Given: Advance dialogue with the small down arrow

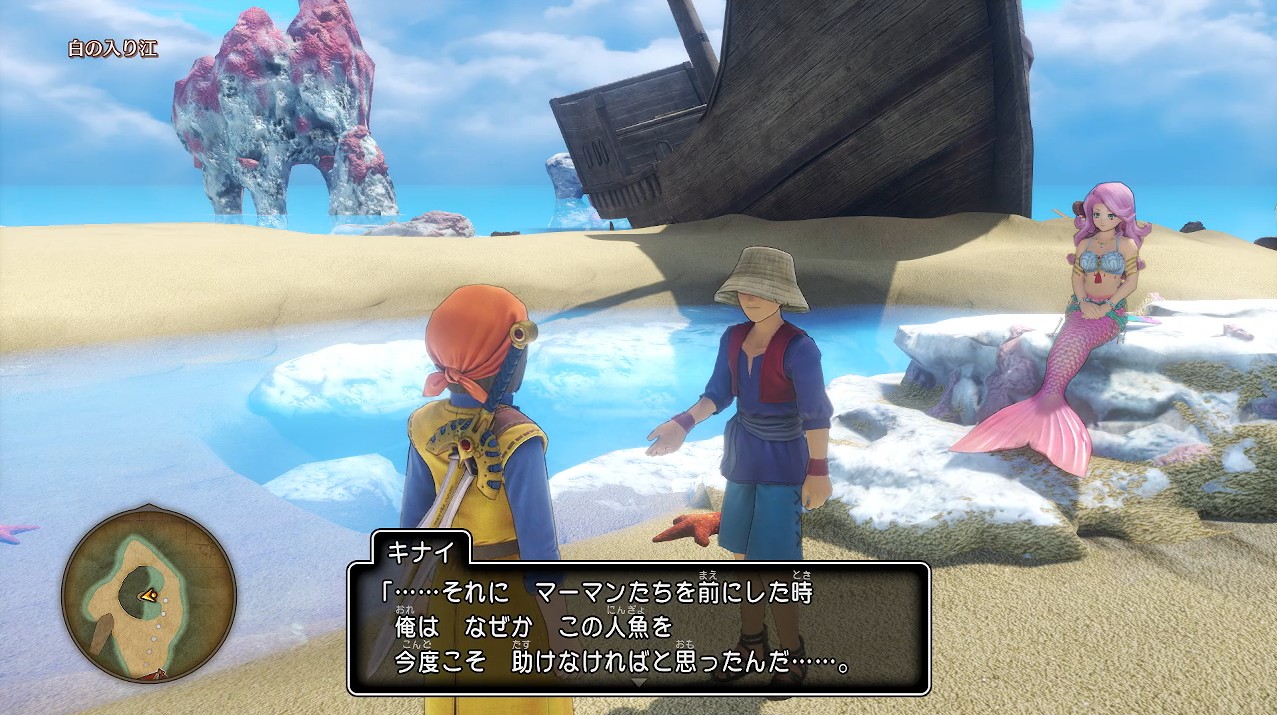Looking at the screenshot, I should [639, 683].
